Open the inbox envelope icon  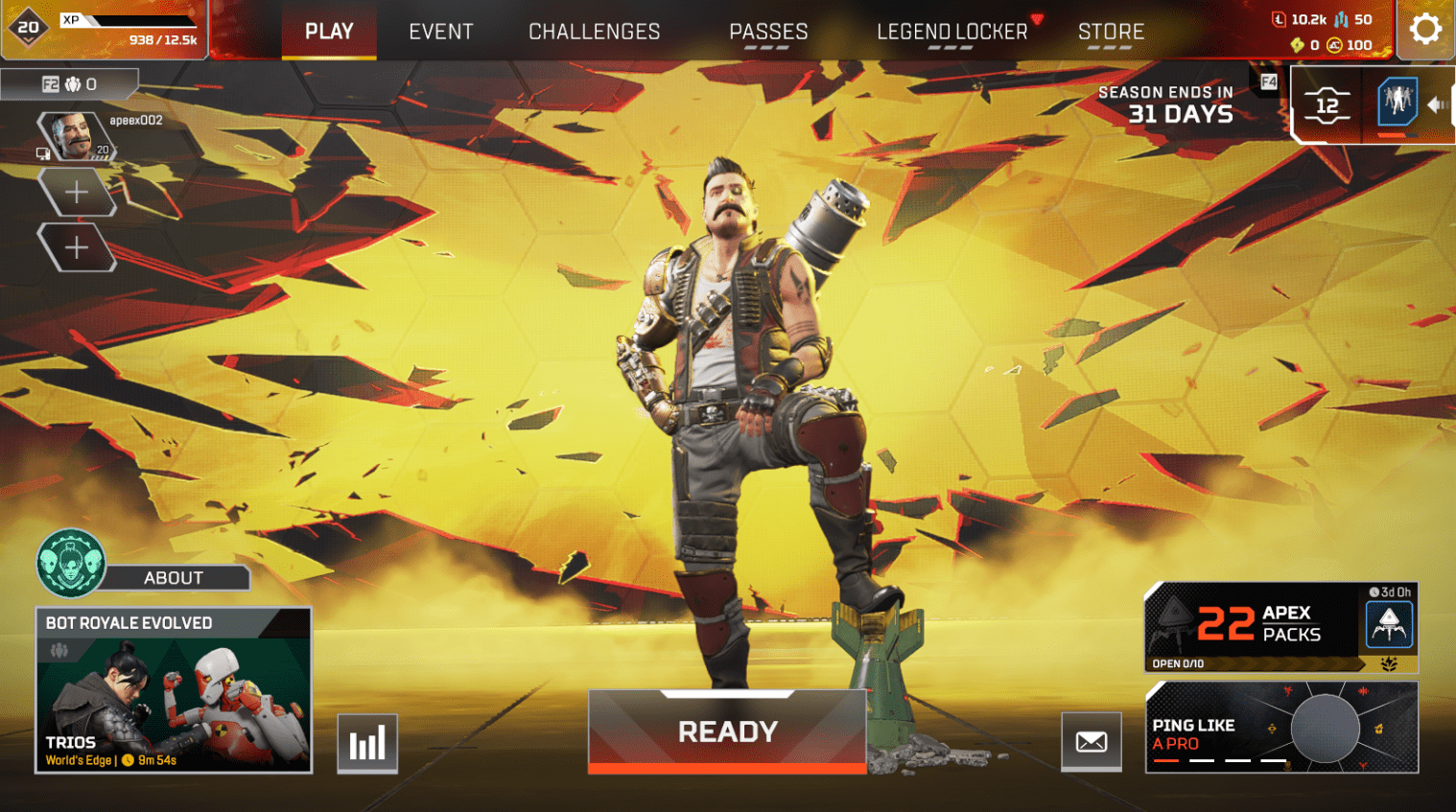(1091, 742)
